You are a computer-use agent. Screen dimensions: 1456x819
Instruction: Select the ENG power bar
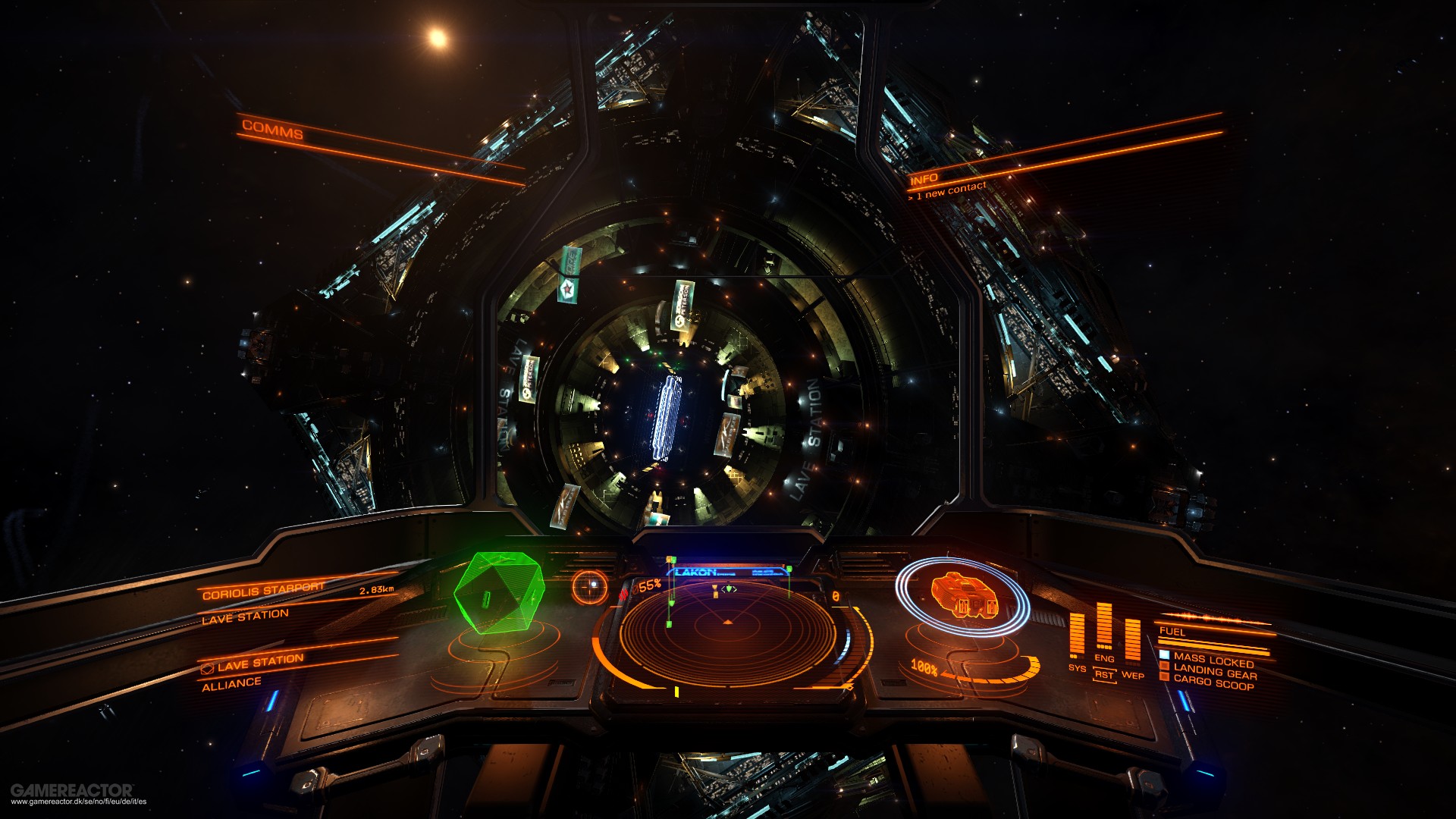click(x=1104, y=628)
